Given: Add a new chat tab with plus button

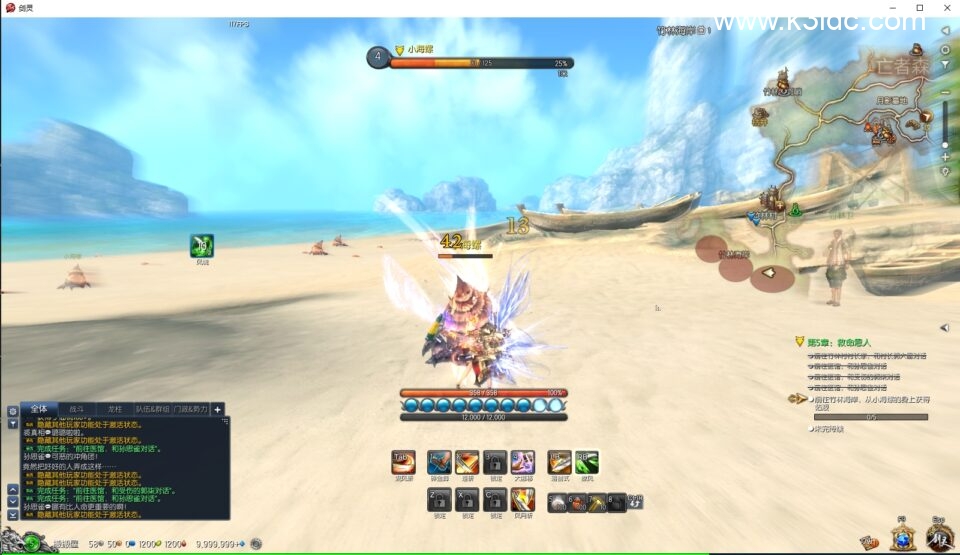Looking at the screenshot, I should (218, 409).
